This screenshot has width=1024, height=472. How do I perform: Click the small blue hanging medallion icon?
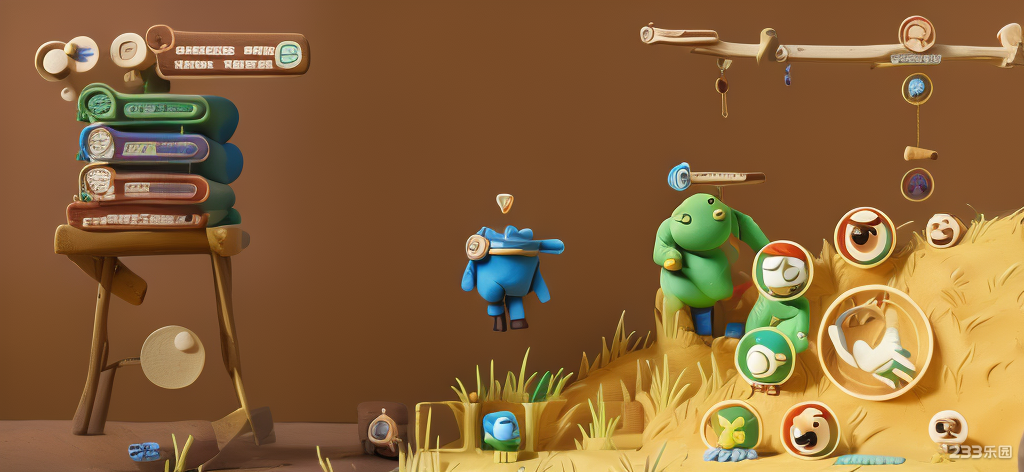coord(917,89)
